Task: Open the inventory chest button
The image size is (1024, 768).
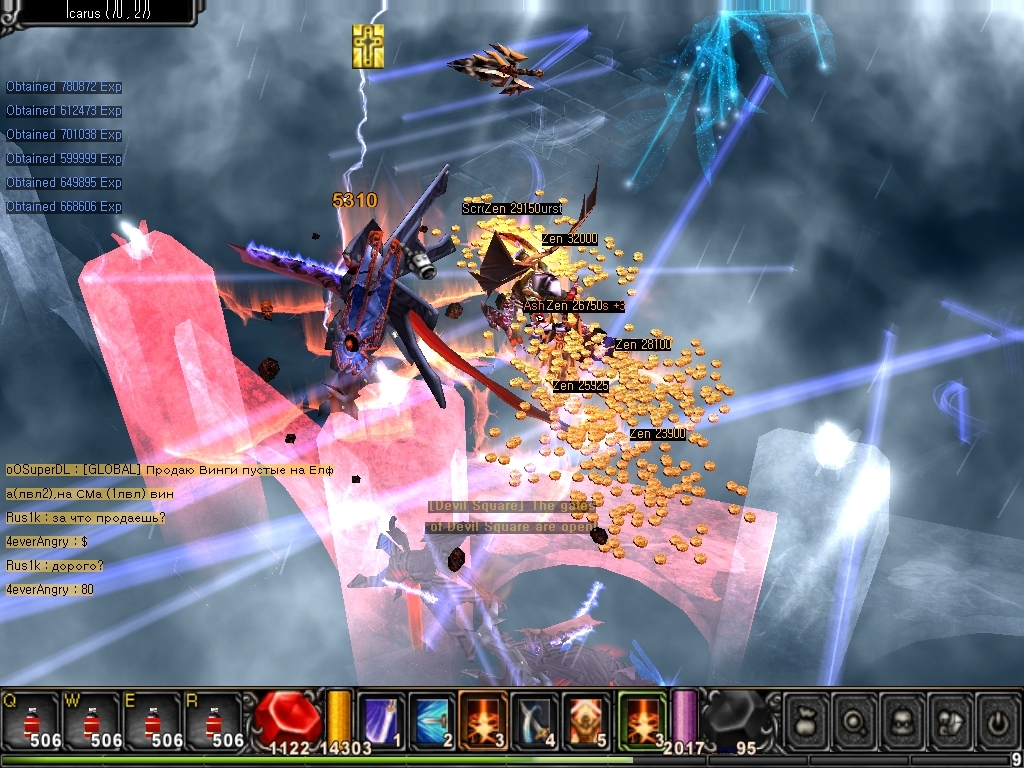Action: [951, 720]
